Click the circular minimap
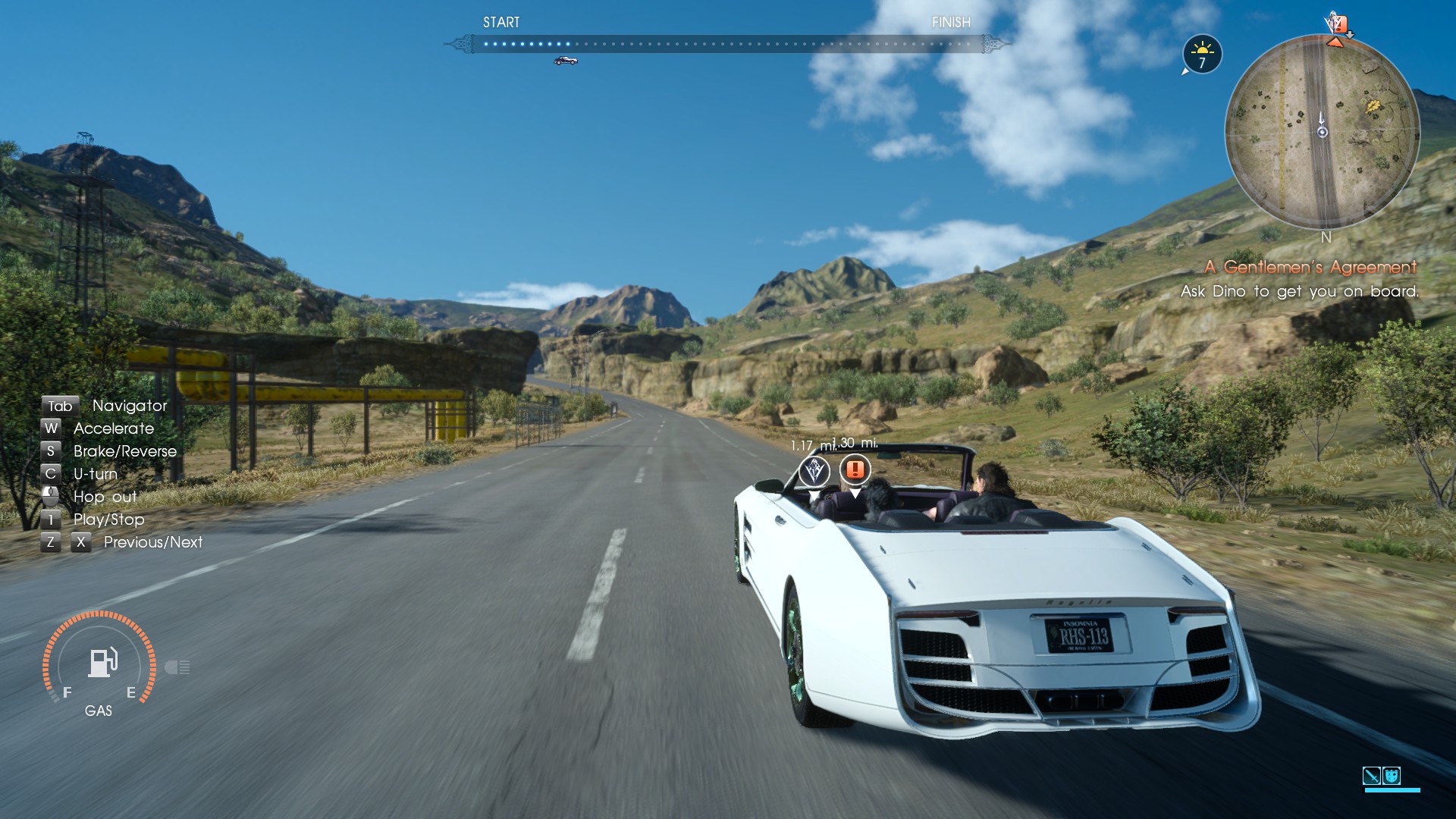1456x819 pixels. [1322, 132]
